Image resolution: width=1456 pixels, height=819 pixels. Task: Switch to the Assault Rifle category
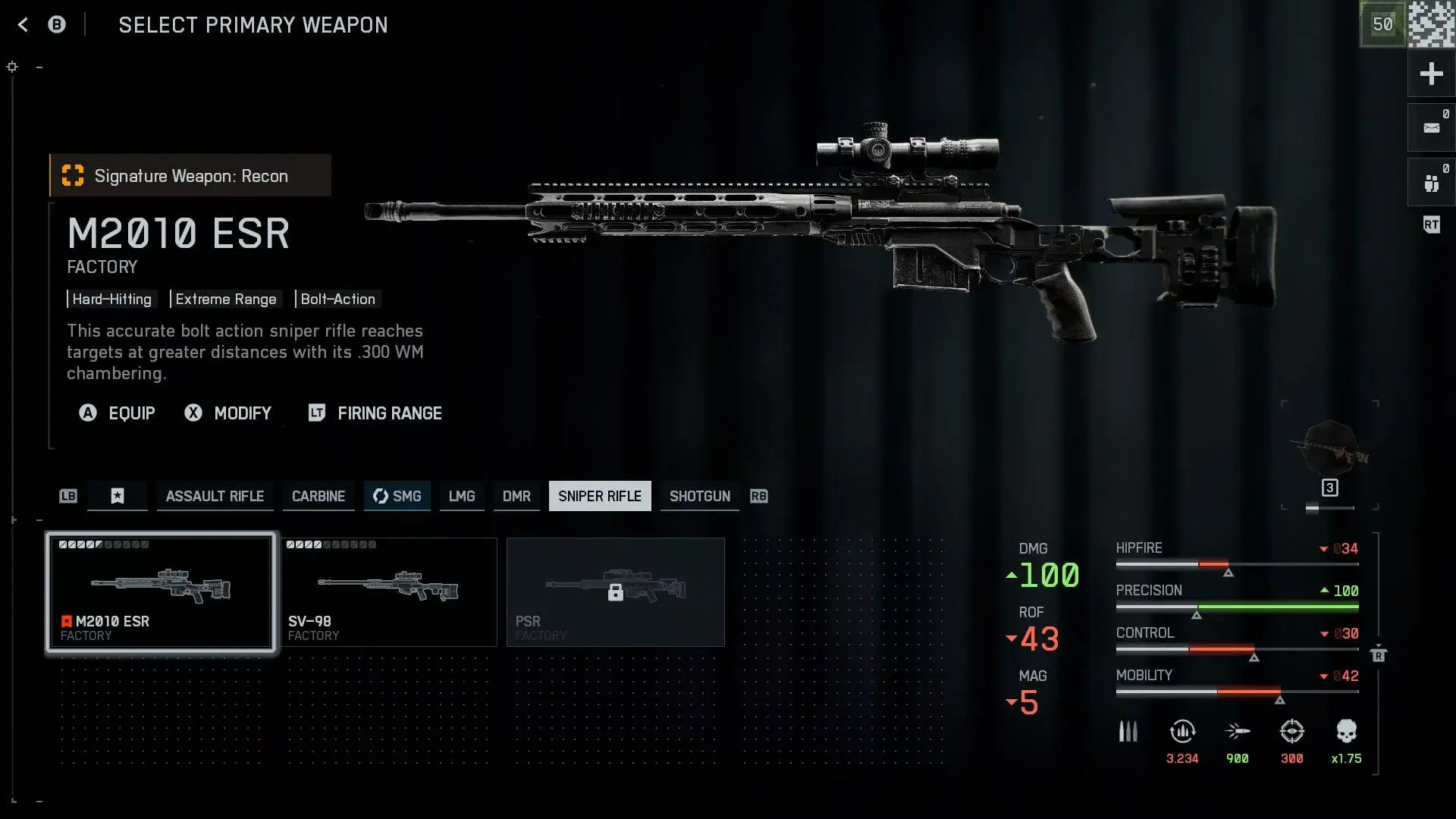tap(215, 496)
